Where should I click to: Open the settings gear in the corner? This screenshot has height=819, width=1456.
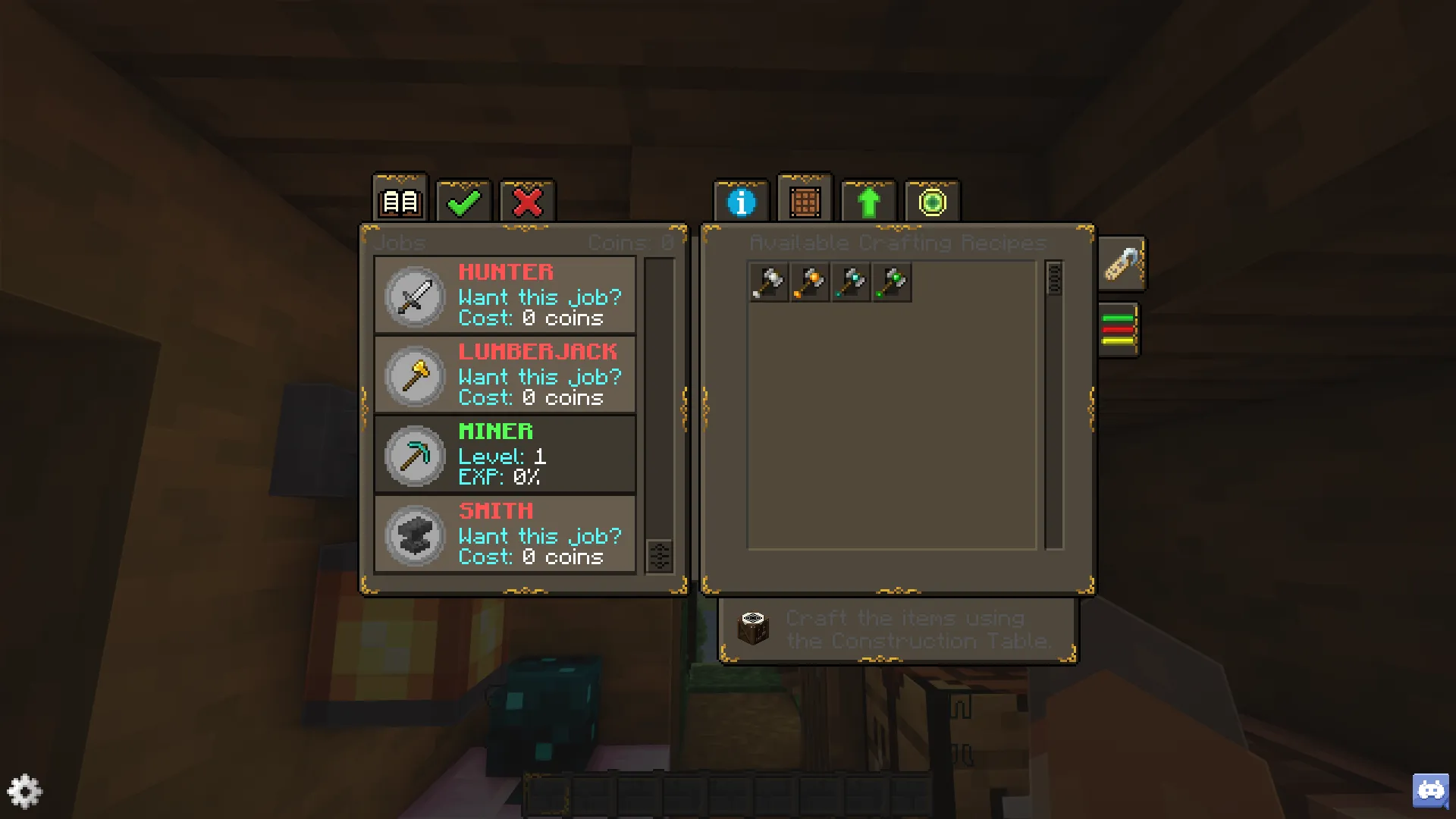point(25,791)
